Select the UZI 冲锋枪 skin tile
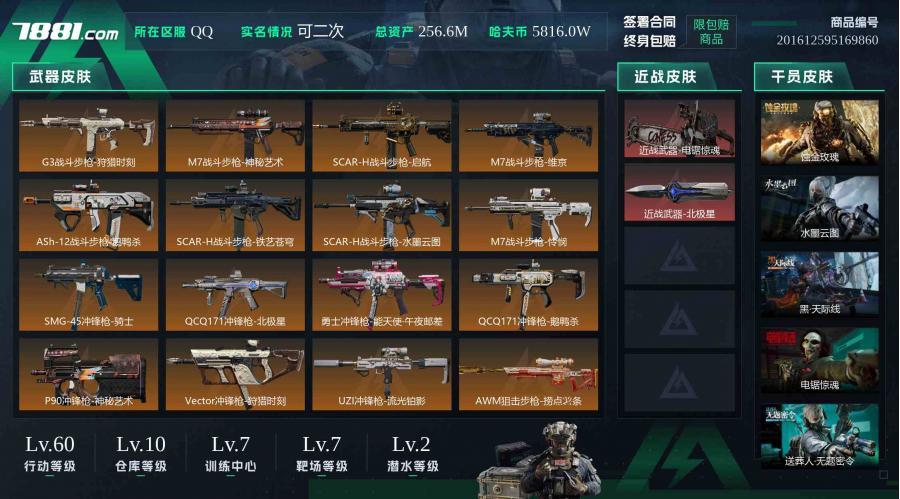Image resolution: width=900 pixels, height=499 pixels. click(382, 373)
